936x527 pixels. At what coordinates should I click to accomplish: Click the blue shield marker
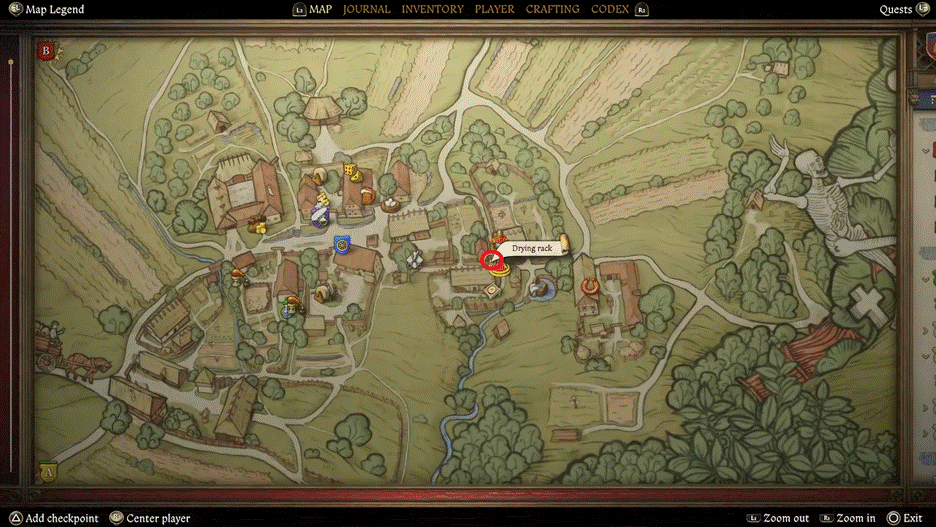[x=342, y=244]
